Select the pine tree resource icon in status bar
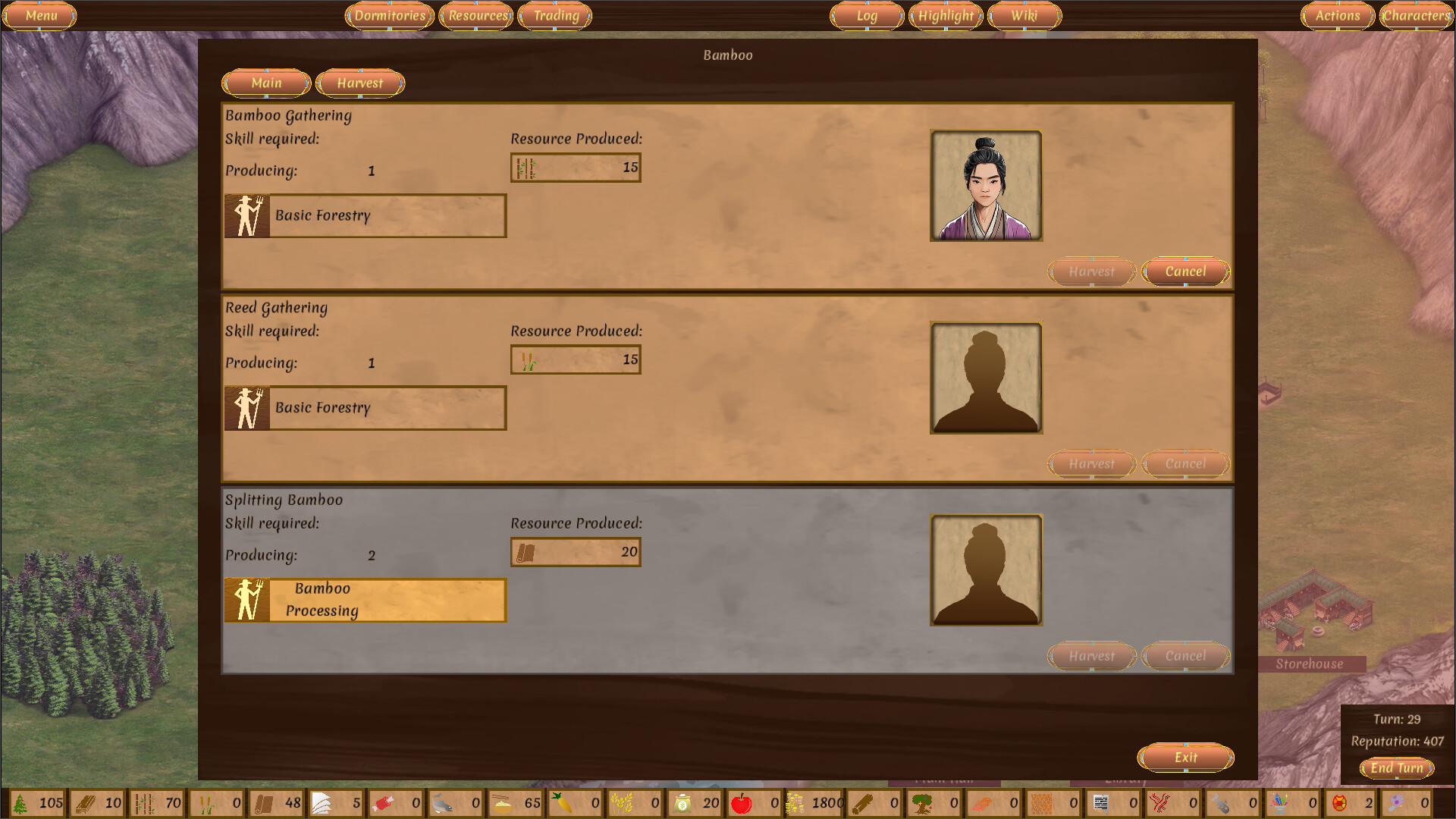This screenshot has width=1456, height=819. 20,802
